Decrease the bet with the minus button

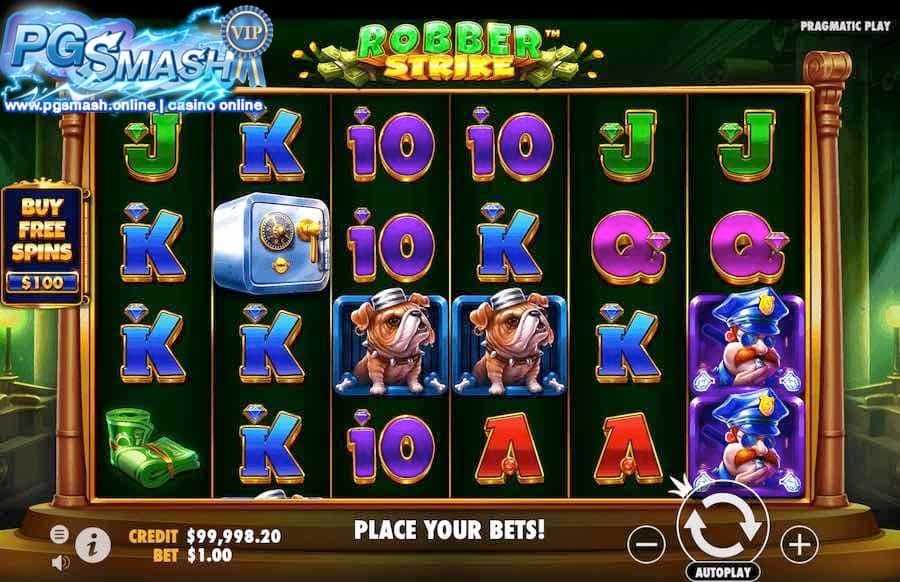click(648, 543)
